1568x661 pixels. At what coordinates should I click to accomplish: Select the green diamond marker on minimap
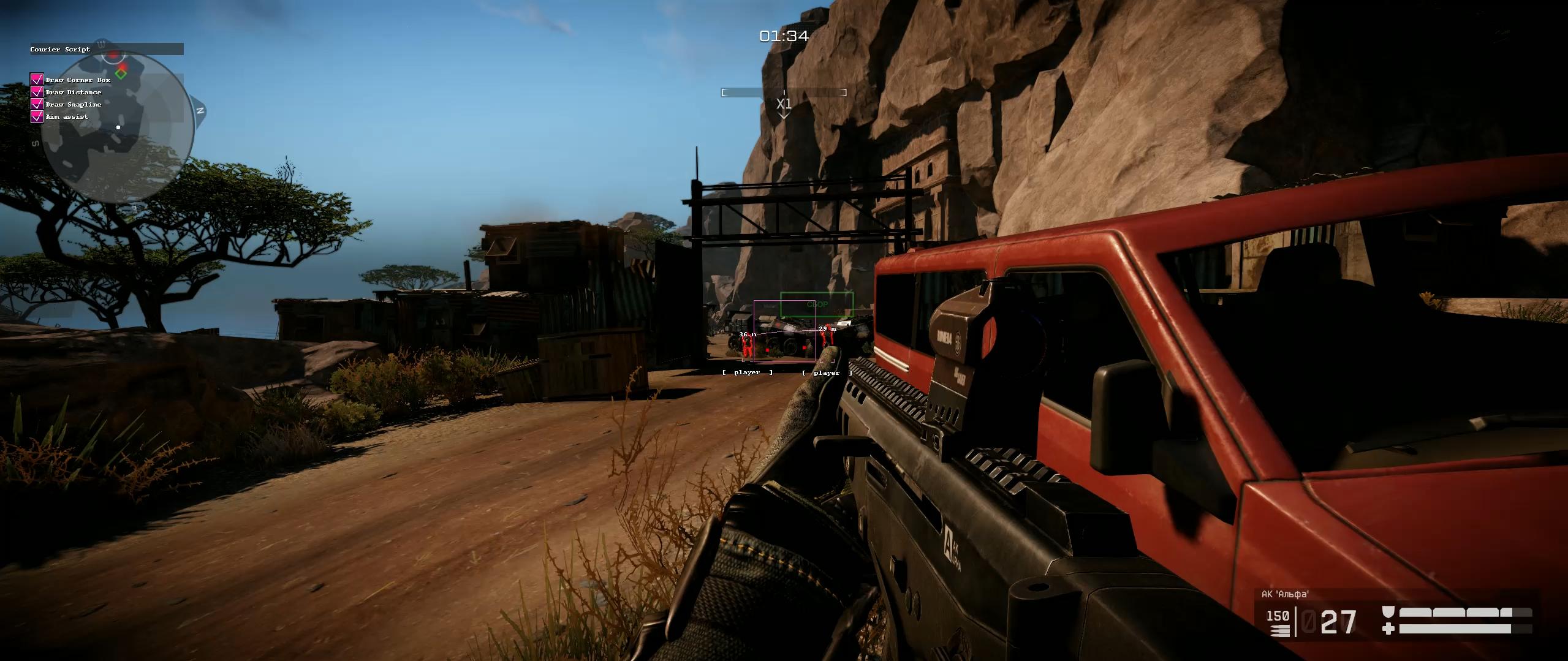coord(121,74)
